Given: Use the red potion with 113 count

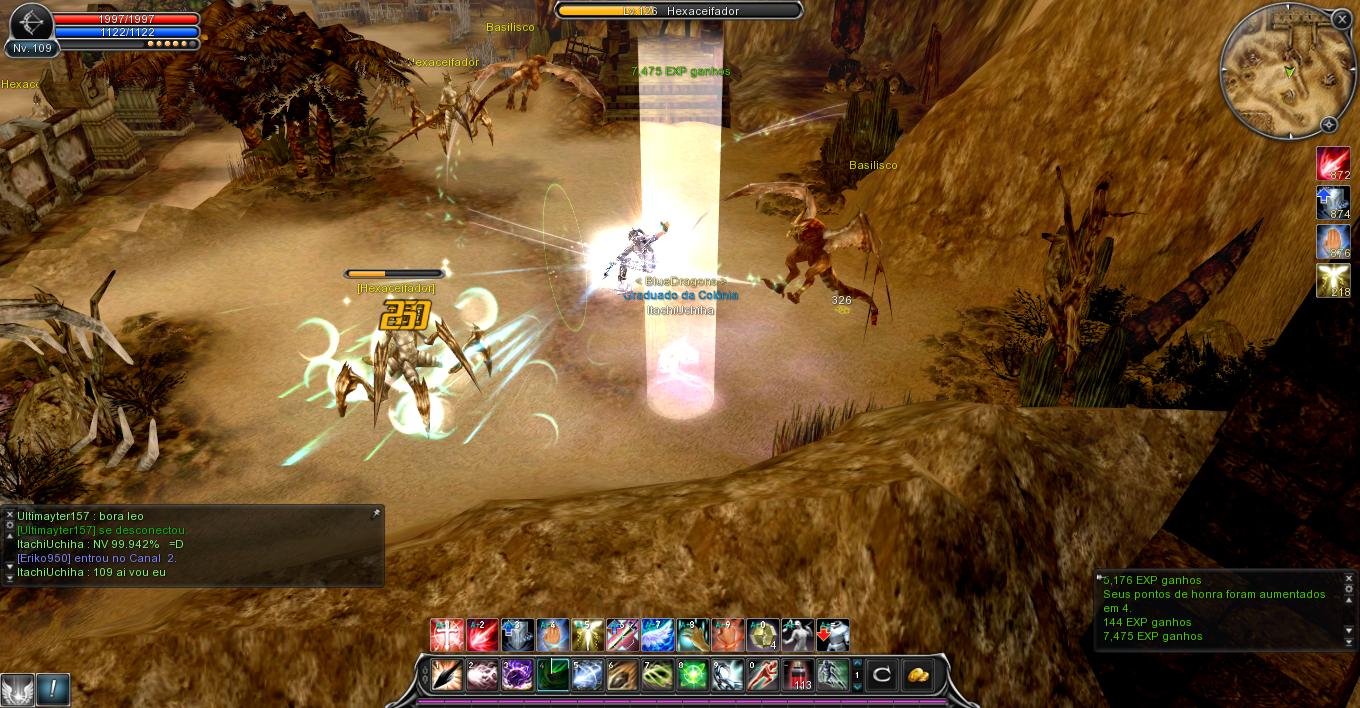Looking at the screenshot, I should [x=799, y=675].
